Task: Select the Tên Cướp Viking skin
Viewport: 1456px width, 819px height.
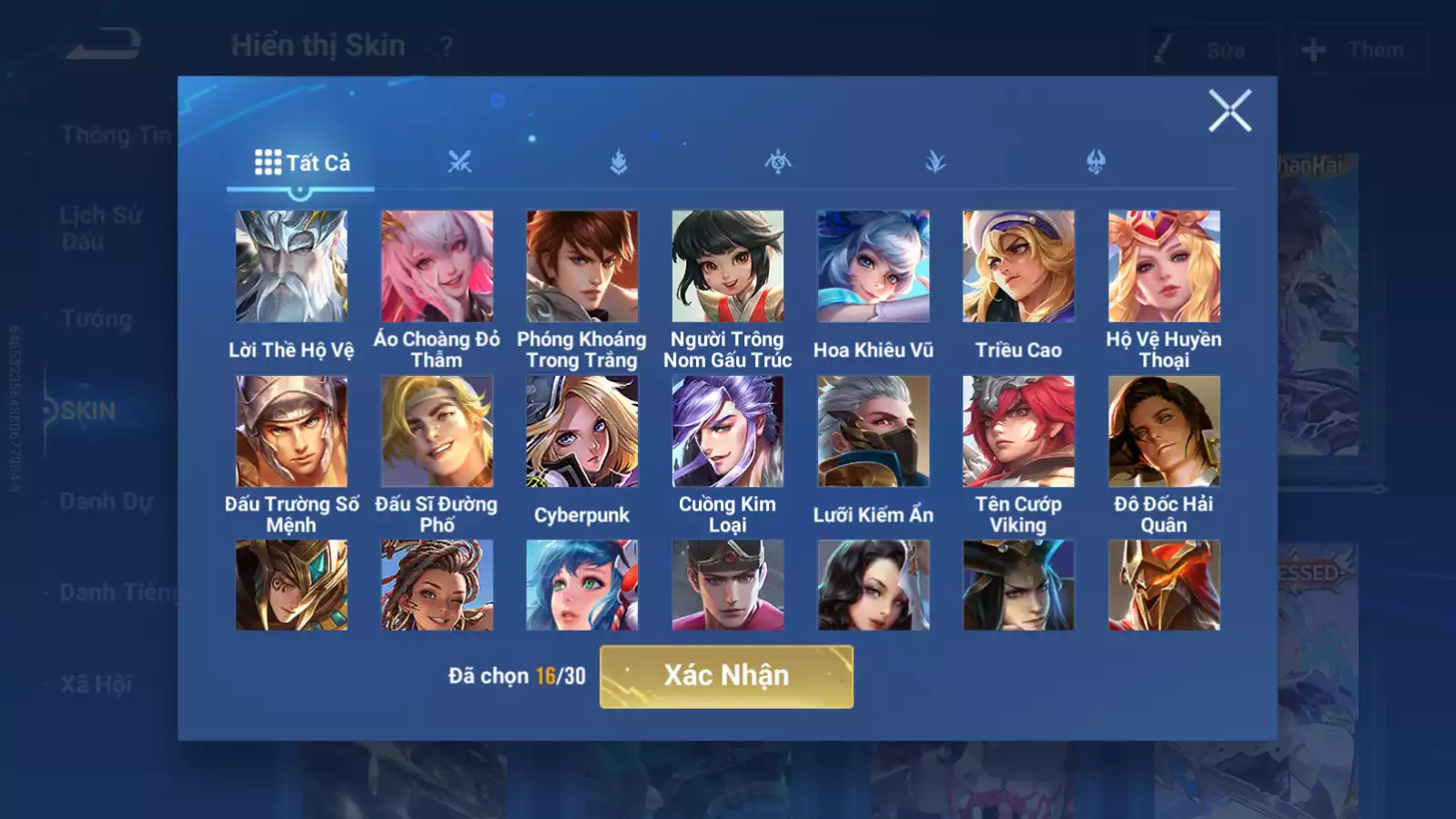Action: coord(1018,431)
